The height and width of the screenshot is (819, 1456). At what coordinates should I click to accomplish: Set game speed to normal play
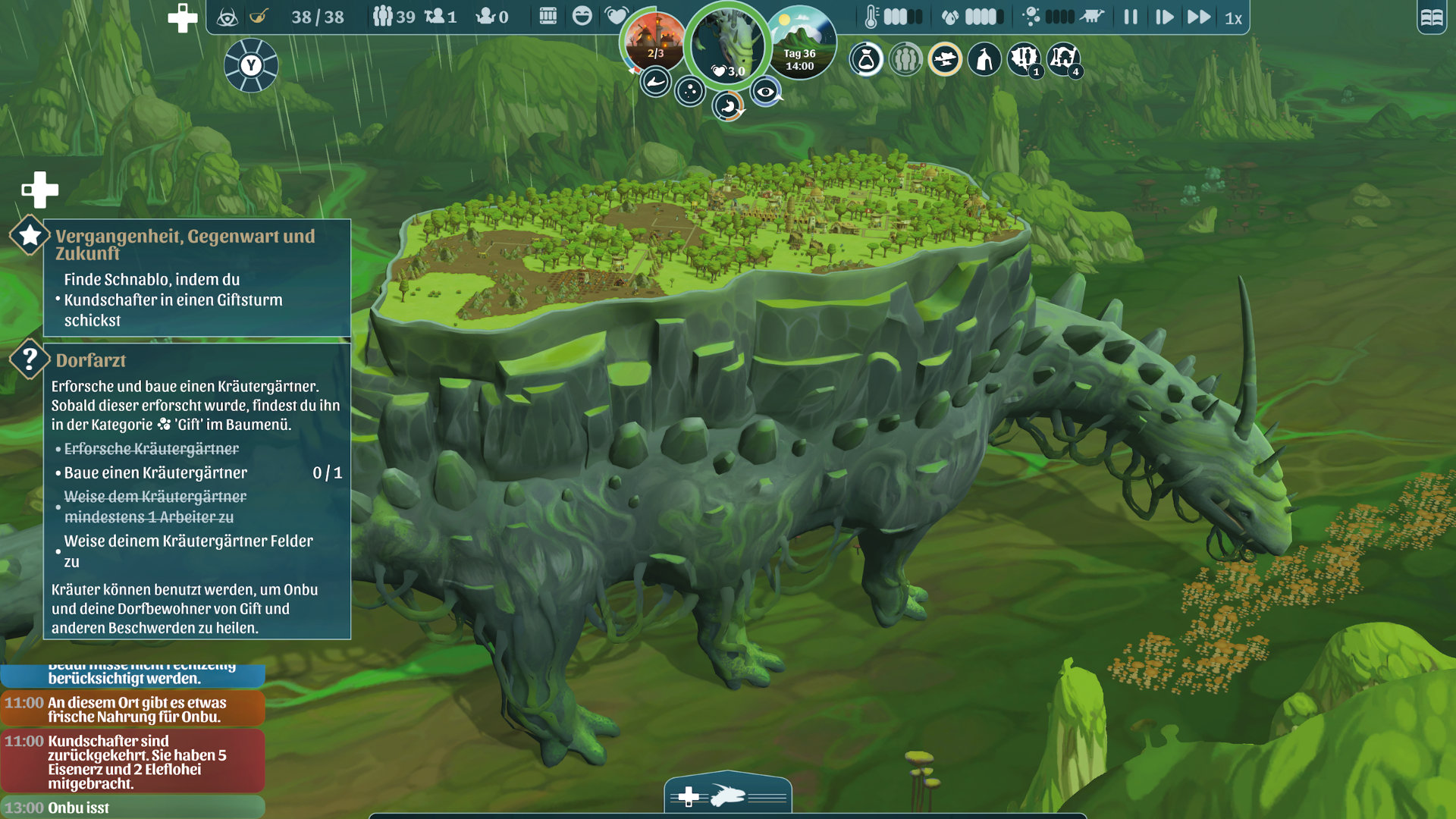tap(1164, 17)
